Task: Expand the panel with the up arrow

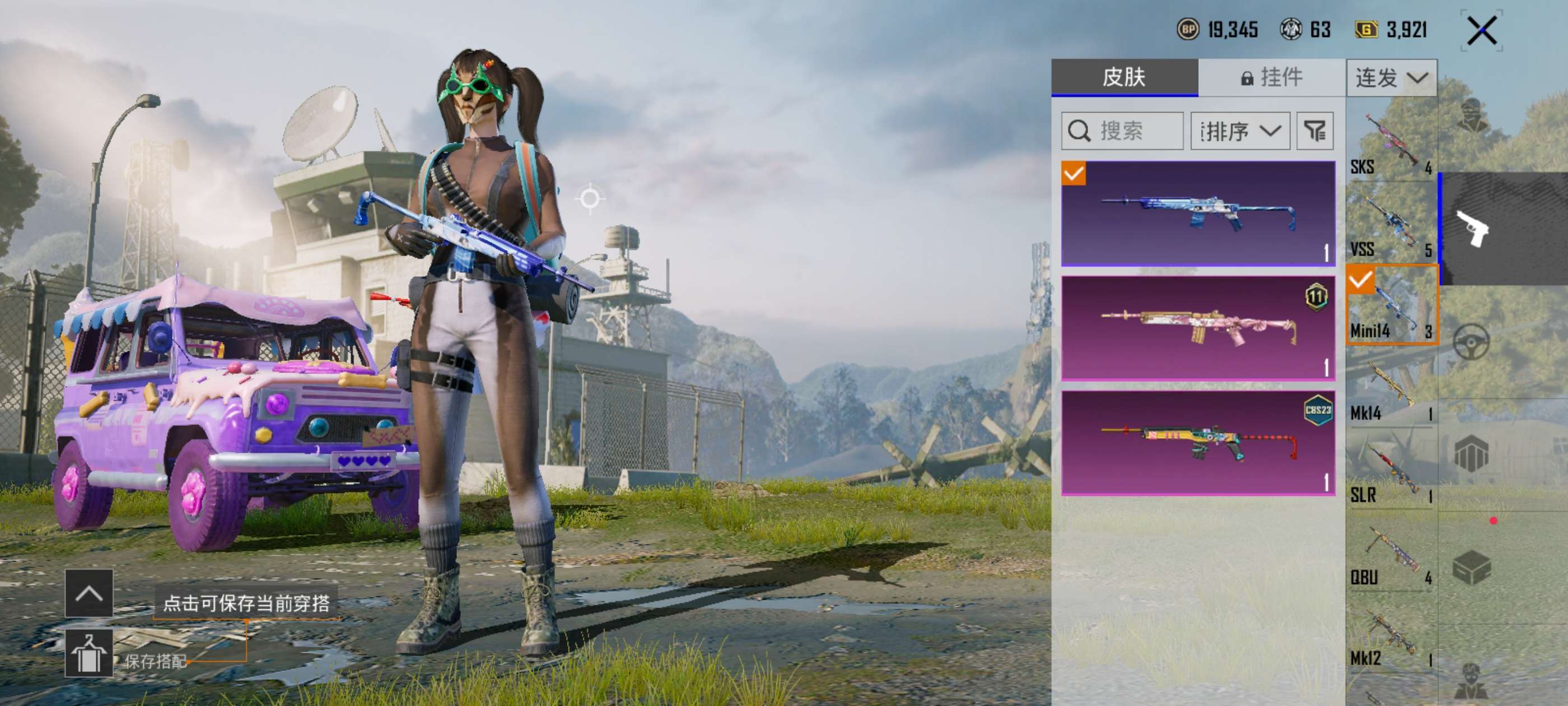Action: (x=89, y=593)
